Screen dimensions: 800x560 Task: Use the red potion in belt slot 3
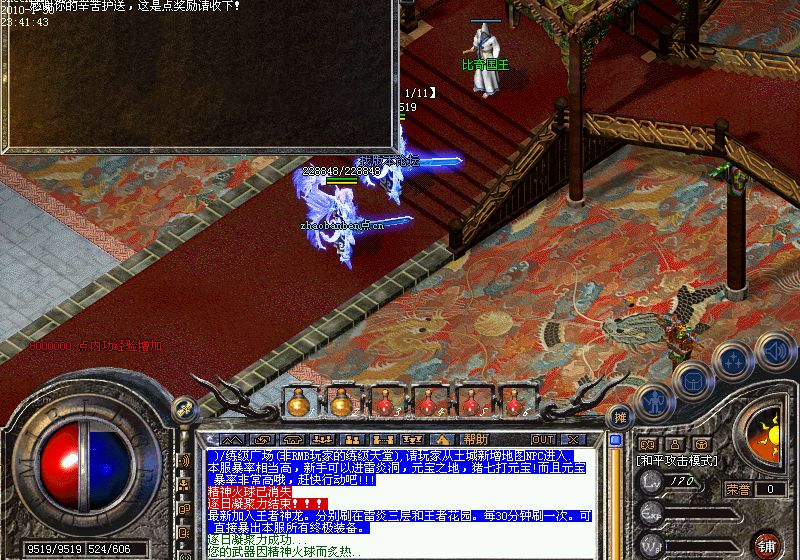tap(385, 402)
